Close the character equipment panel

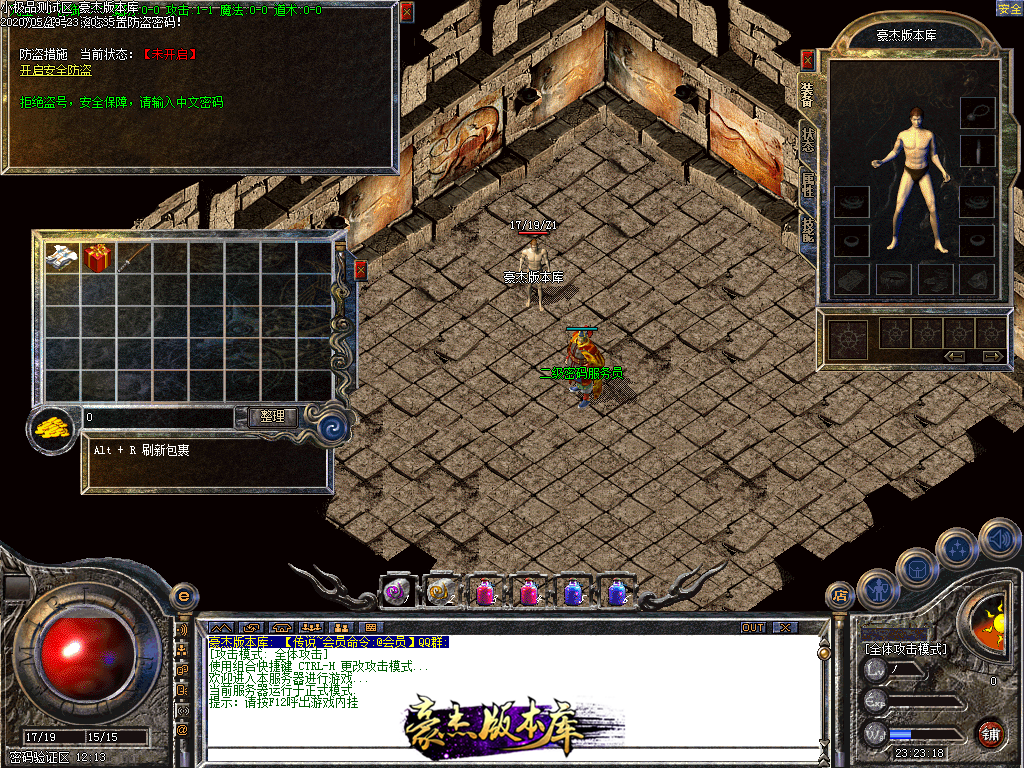point(808,60)
